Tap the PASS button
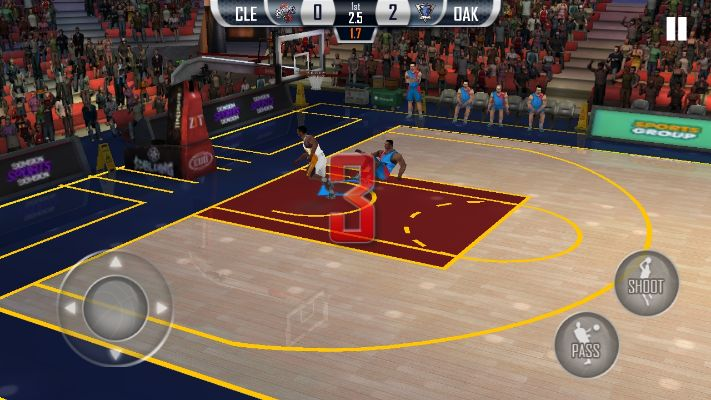 (586, 345)
